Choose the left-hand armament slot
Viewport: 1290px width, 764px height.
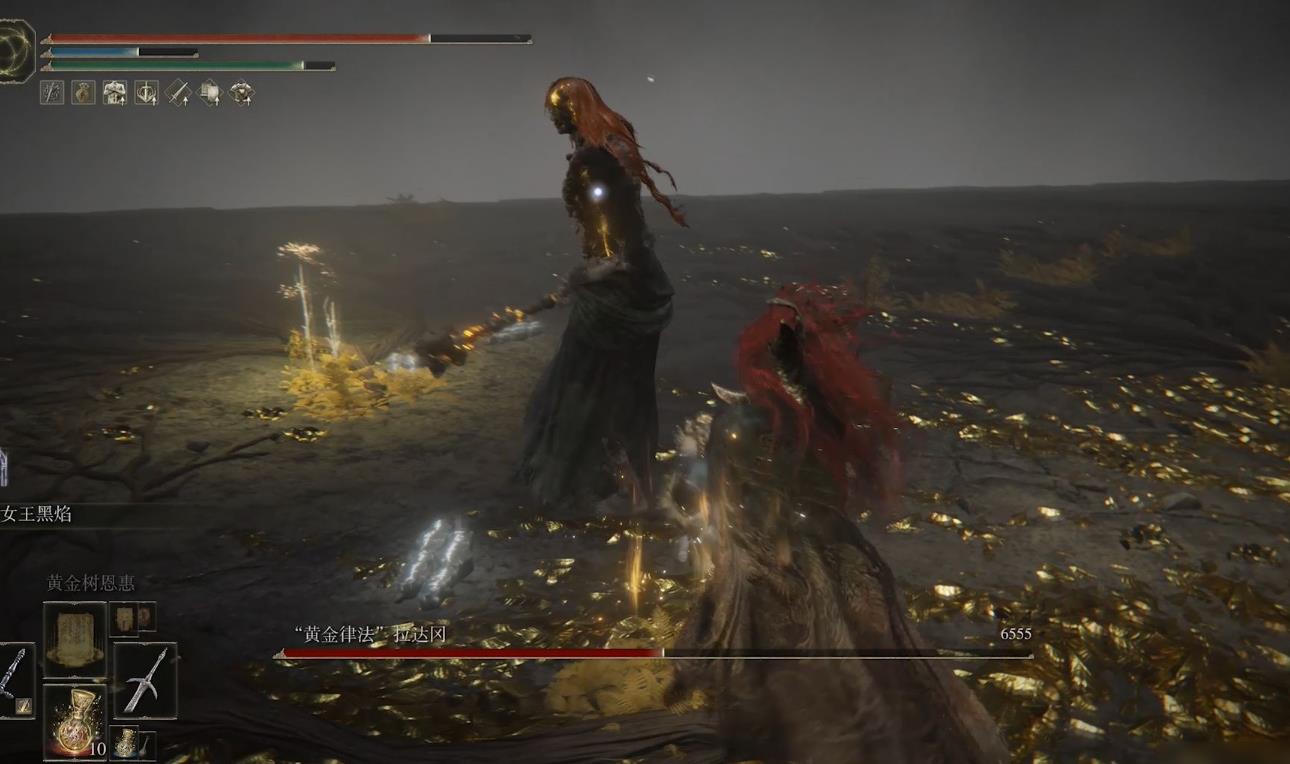click(14, 680)
